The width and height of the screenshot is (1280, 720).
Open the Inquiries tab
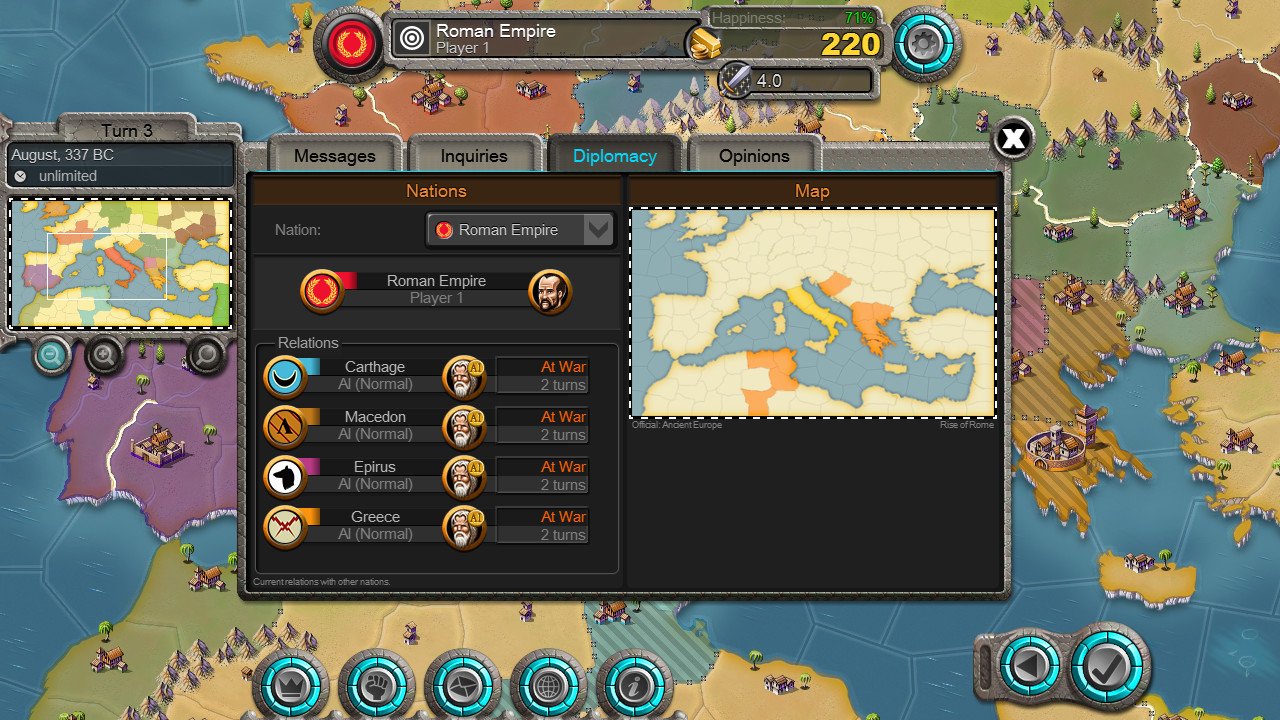[x=473, y=156]
